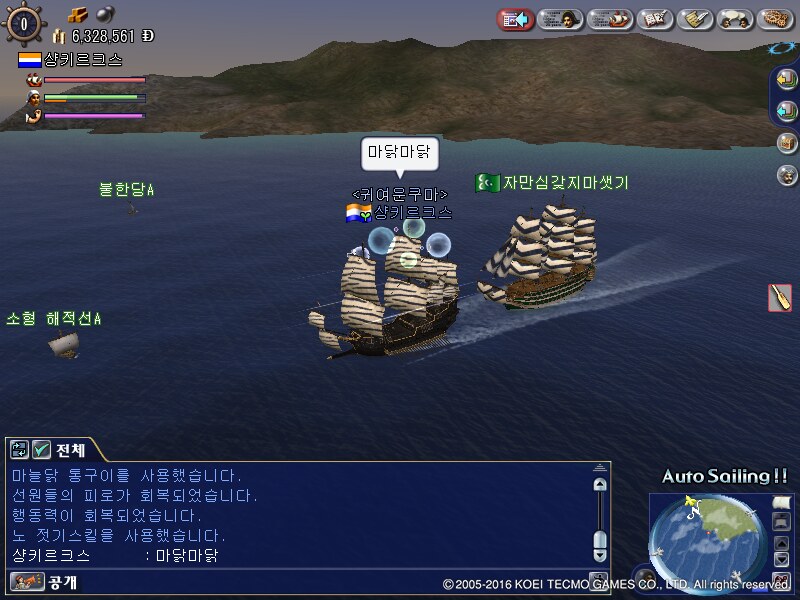This screenshot has height=600, width=800.
Task: Click the red panel-collapse arrow button
Action: coord(515,18)
